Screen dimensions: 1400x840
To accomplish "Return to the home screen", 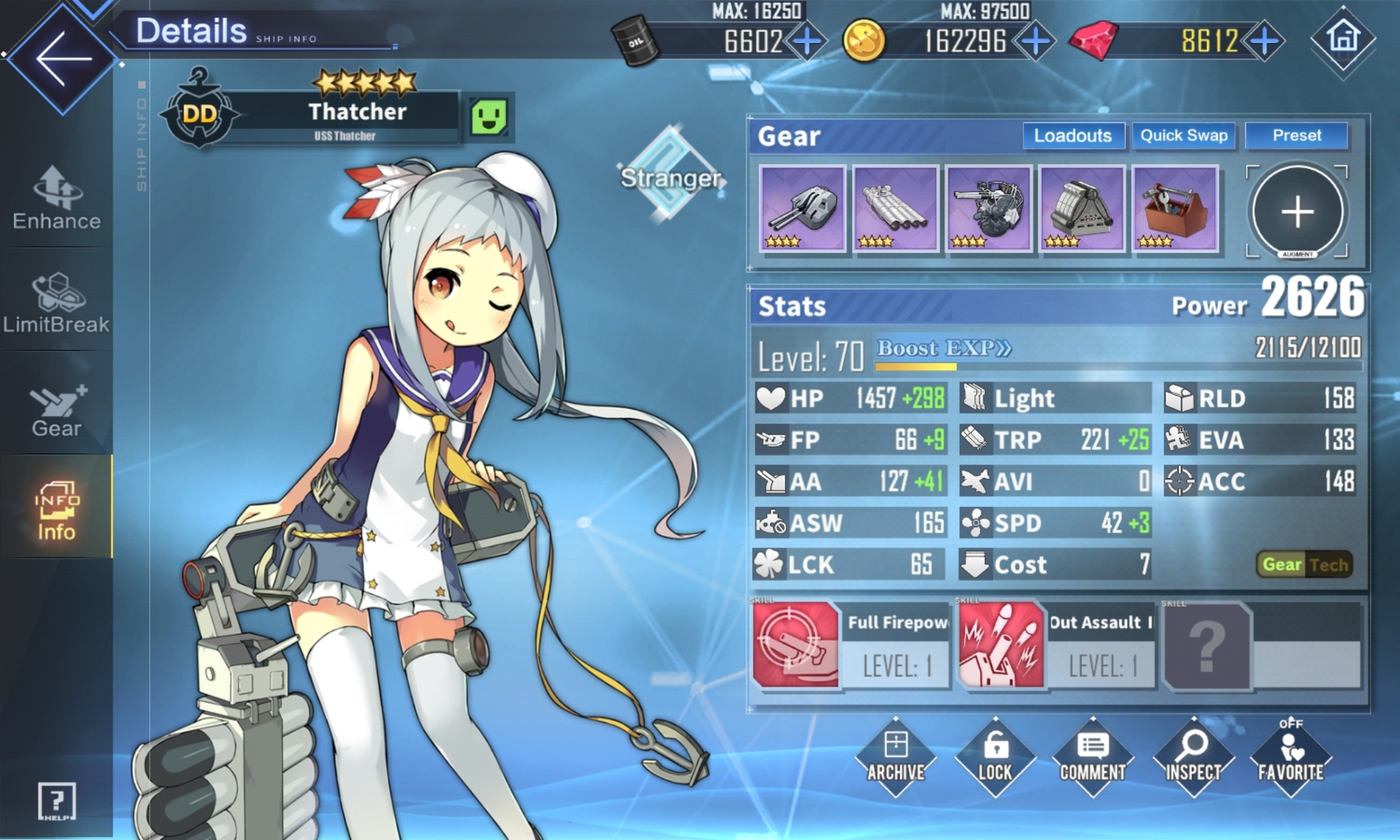I will (1342, 39).
